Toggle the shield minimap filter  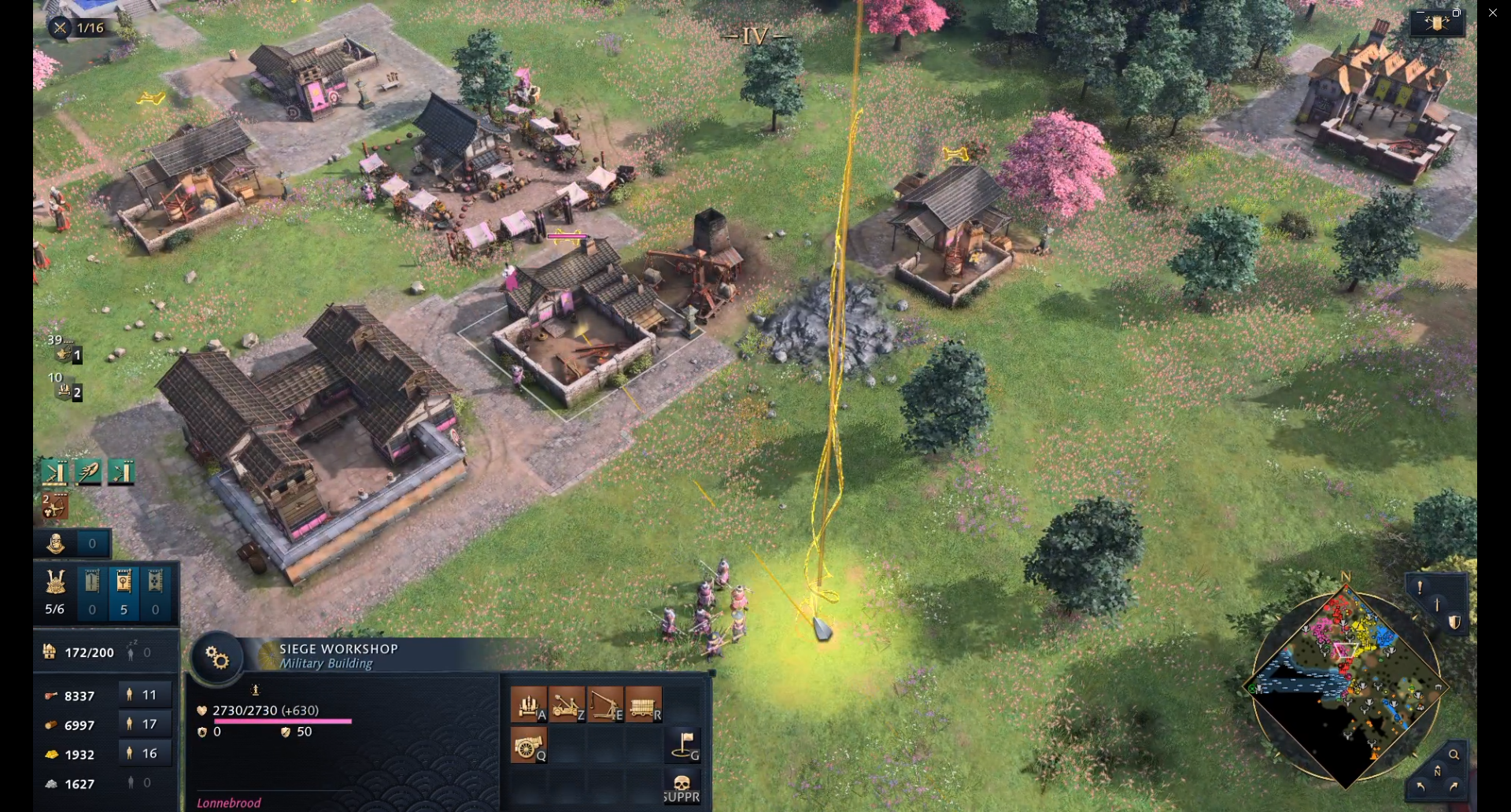point(1454,622)
